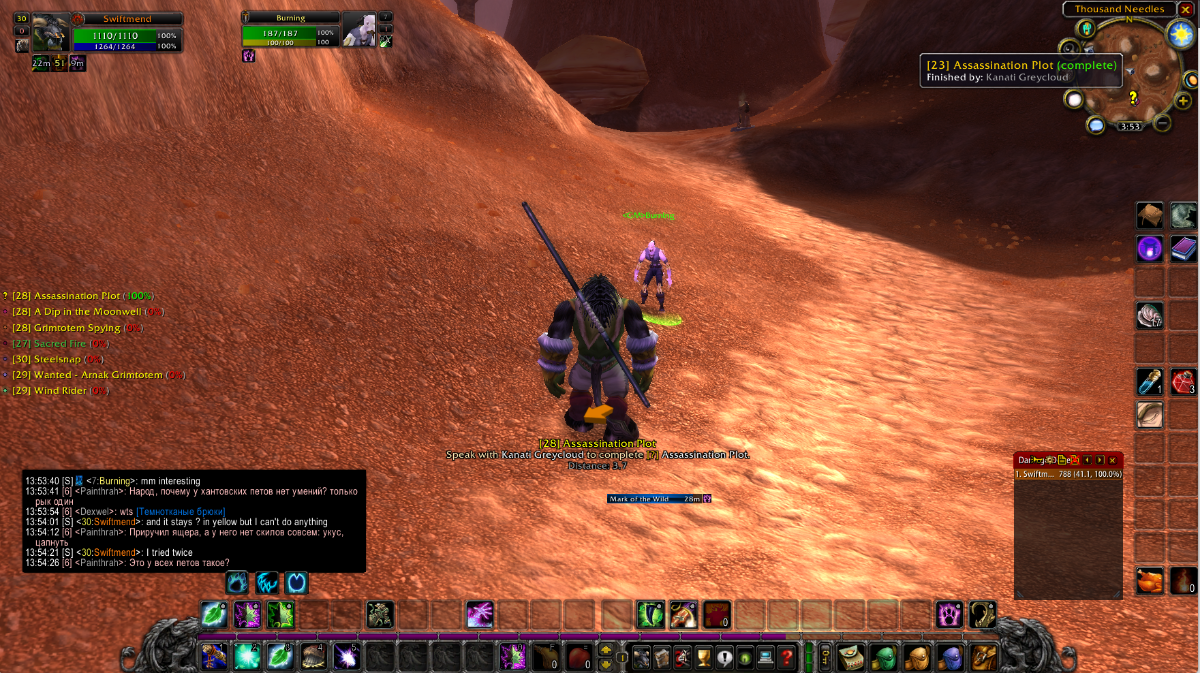This screenshot has width=1200, height=673.
Task: Open the chat bubble button near minimap
Action: click(1096, 125)
